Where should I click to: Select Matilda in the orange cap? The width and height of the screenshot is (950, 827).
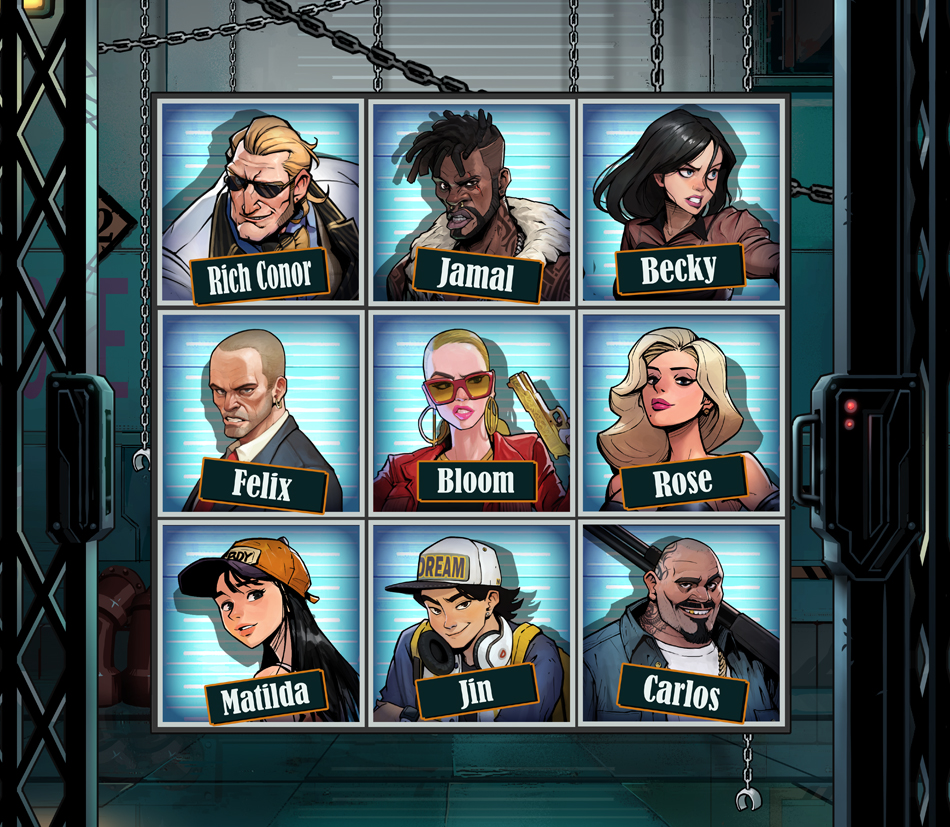coord(260,622)
